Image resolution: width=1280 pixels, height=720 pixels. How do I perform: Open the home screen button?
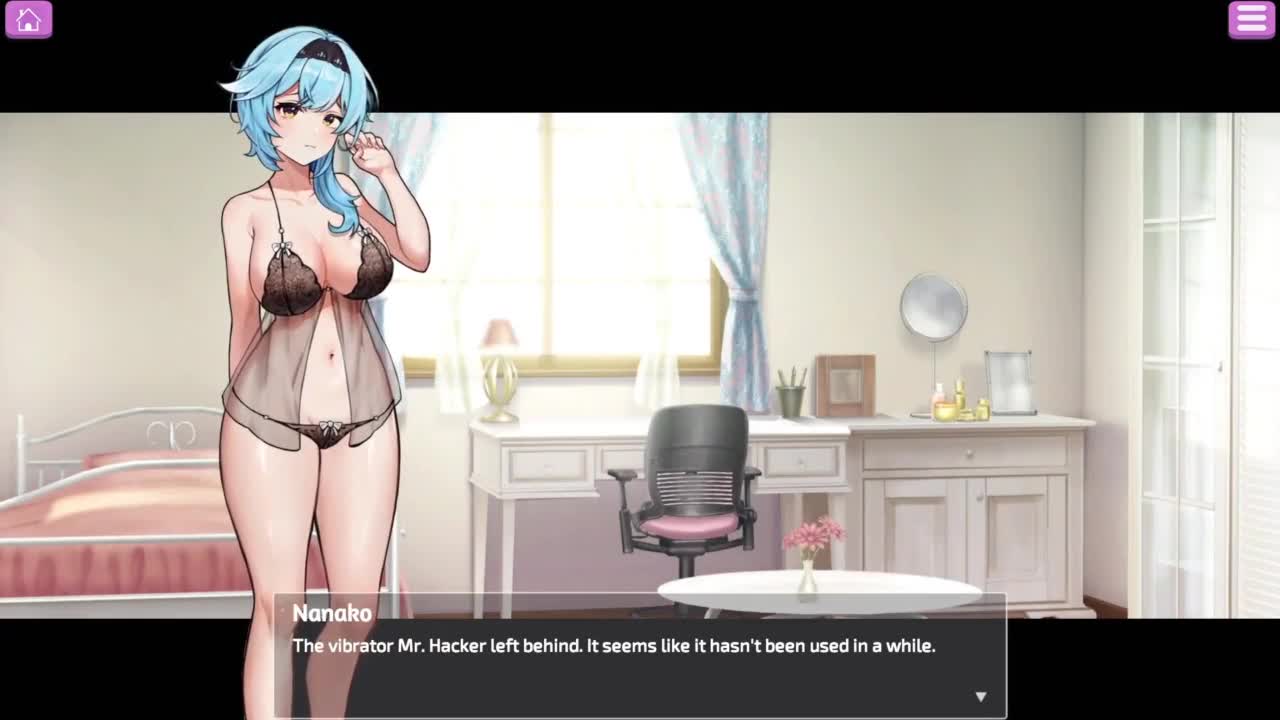[x=28, y=20]
